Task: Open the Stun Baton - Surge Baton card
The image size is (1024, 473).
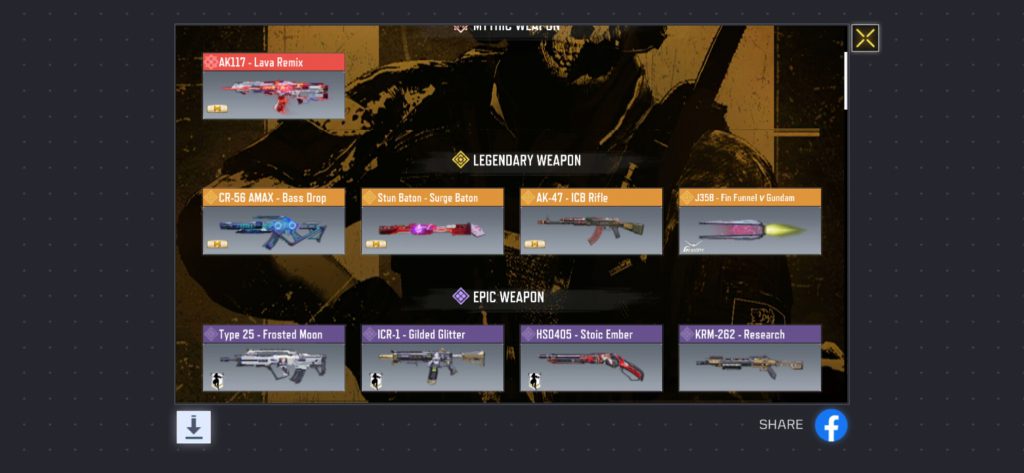Action: (x=432, y=222)
